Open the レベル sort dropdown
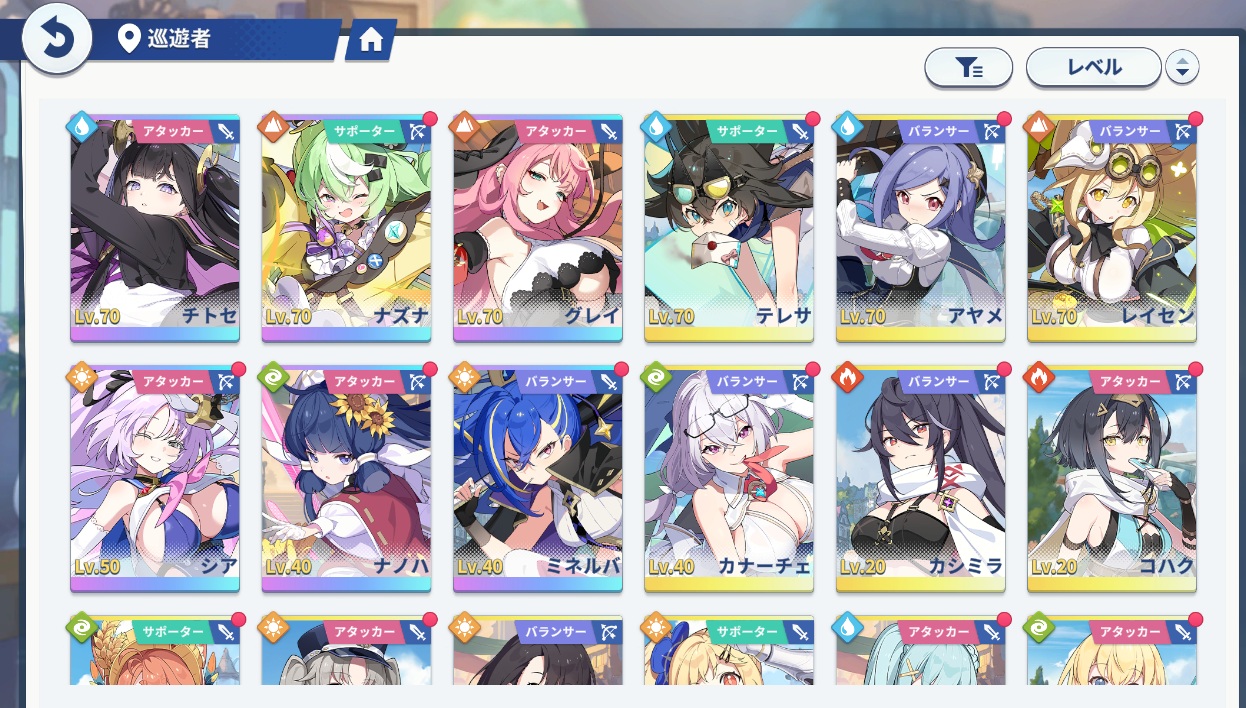The width and height of the screenshot is (1246, 708). coord(1093,67)
